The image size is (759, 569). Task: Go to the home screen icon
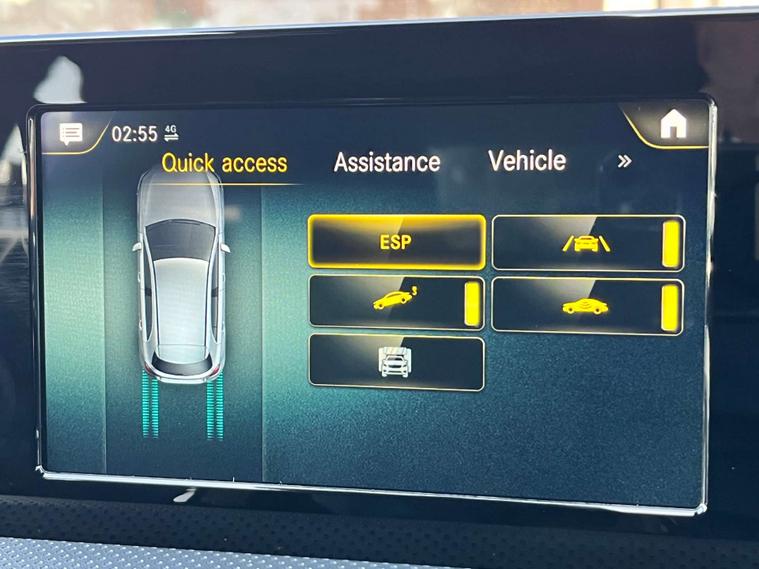[673, 124]
